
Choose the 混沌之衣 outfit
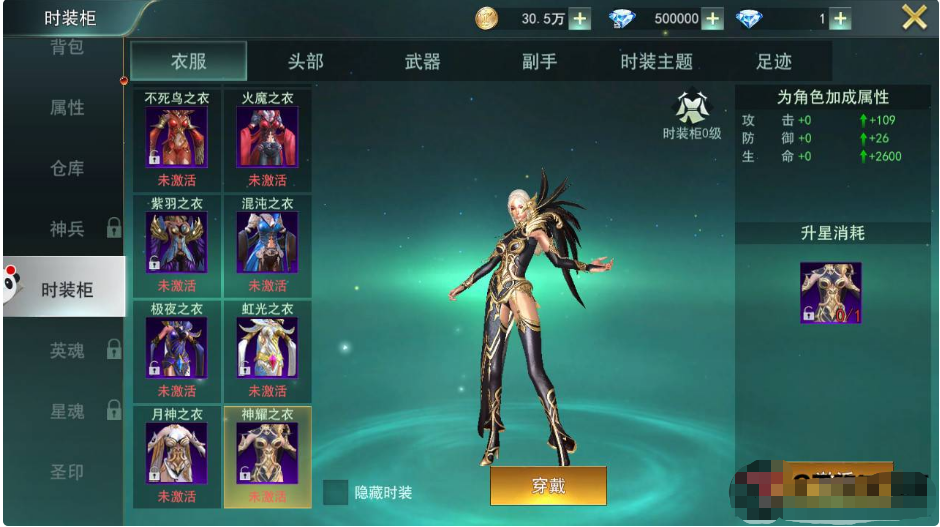267,243
